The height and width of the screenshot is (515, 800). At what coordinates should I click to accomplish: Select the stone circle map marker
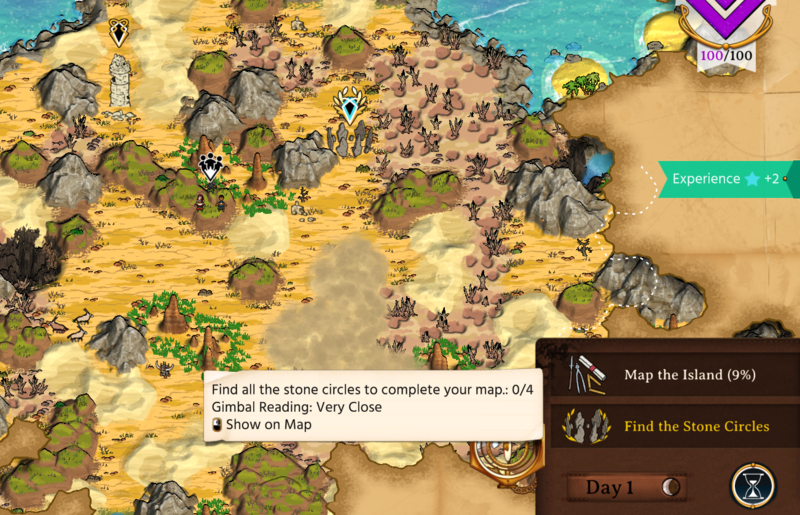pos(349,106)
